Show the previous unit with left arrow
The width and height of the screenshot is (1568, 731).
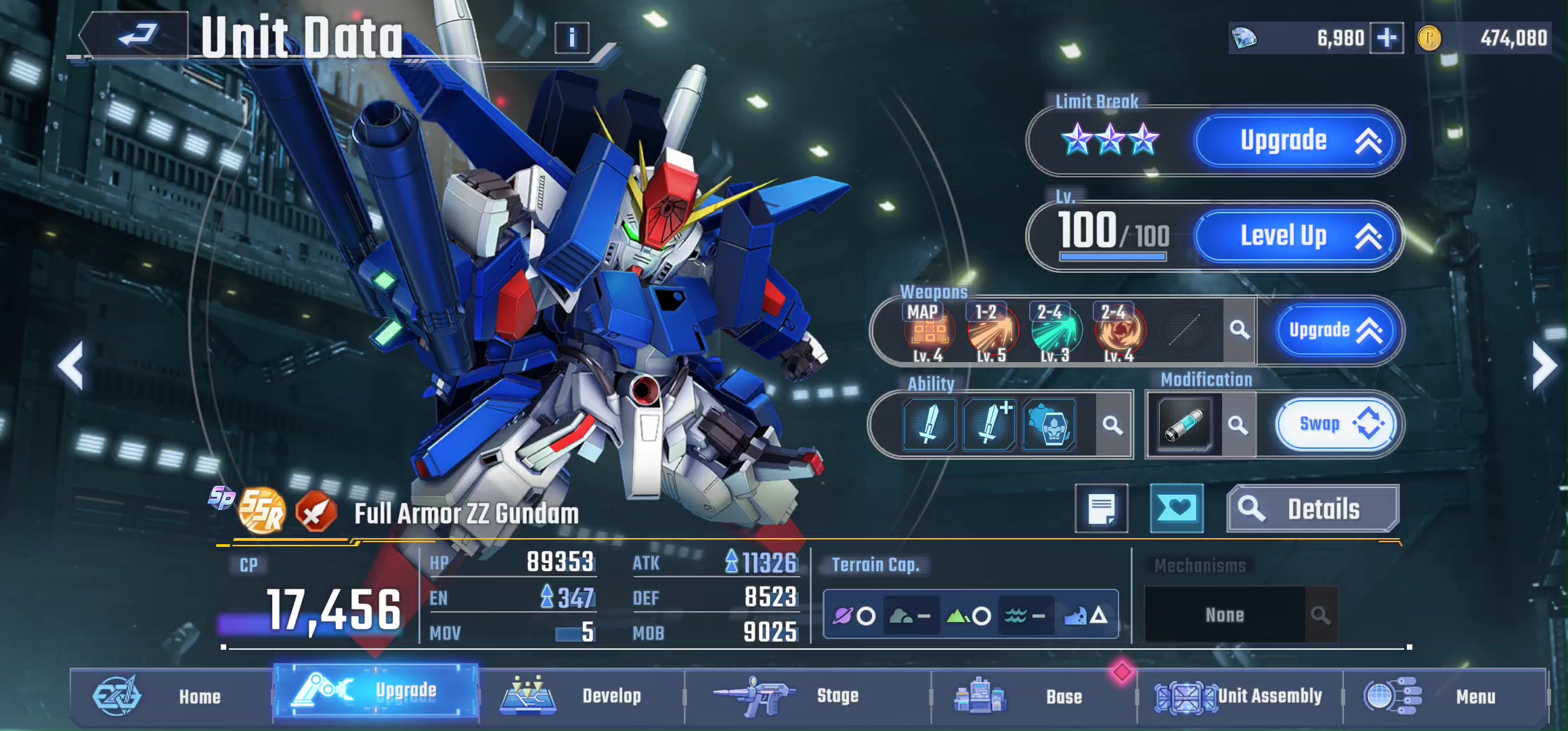(71, 366)
